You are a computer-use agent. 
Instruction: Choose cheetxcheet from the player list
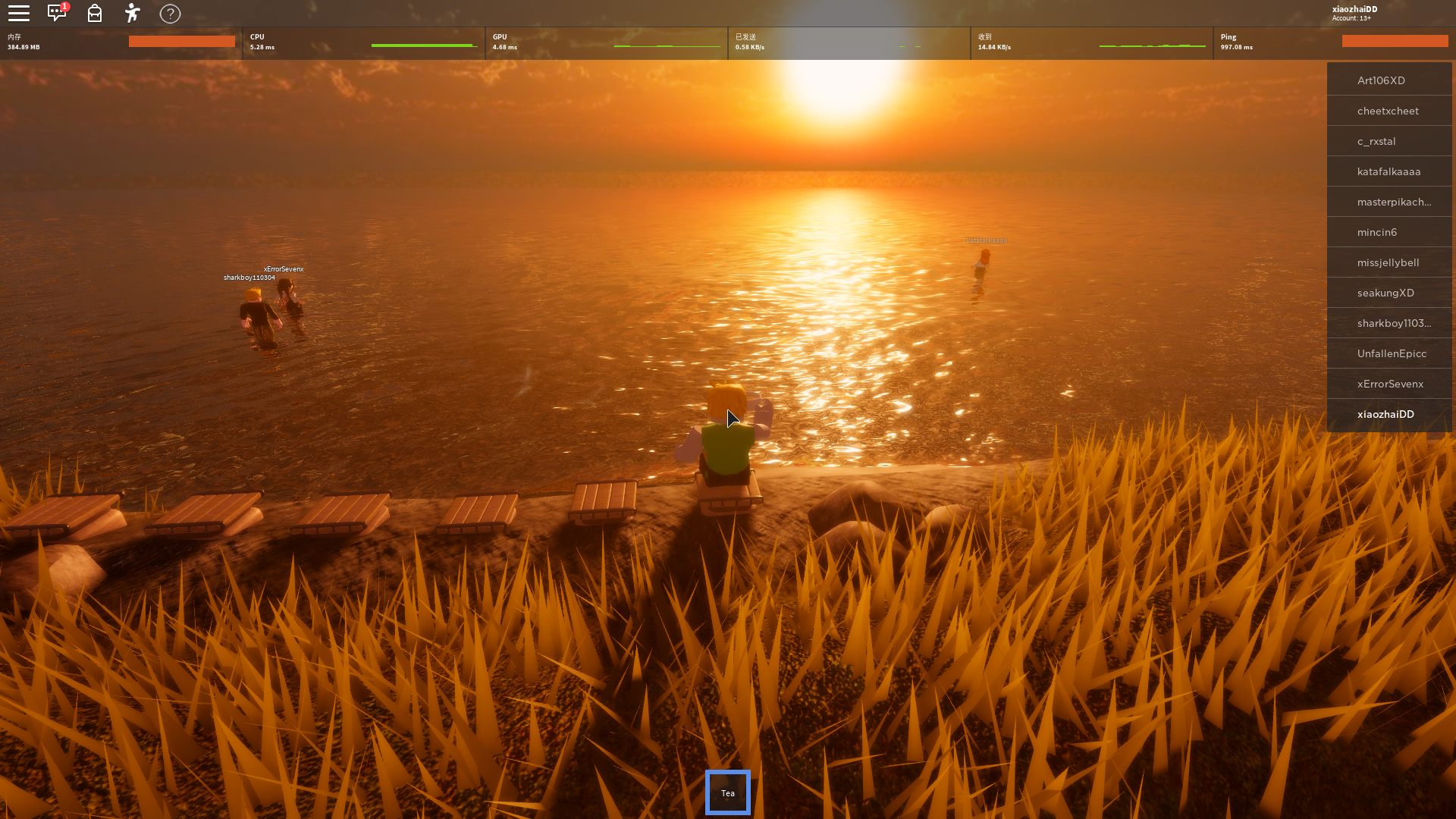coord(1389,111)
